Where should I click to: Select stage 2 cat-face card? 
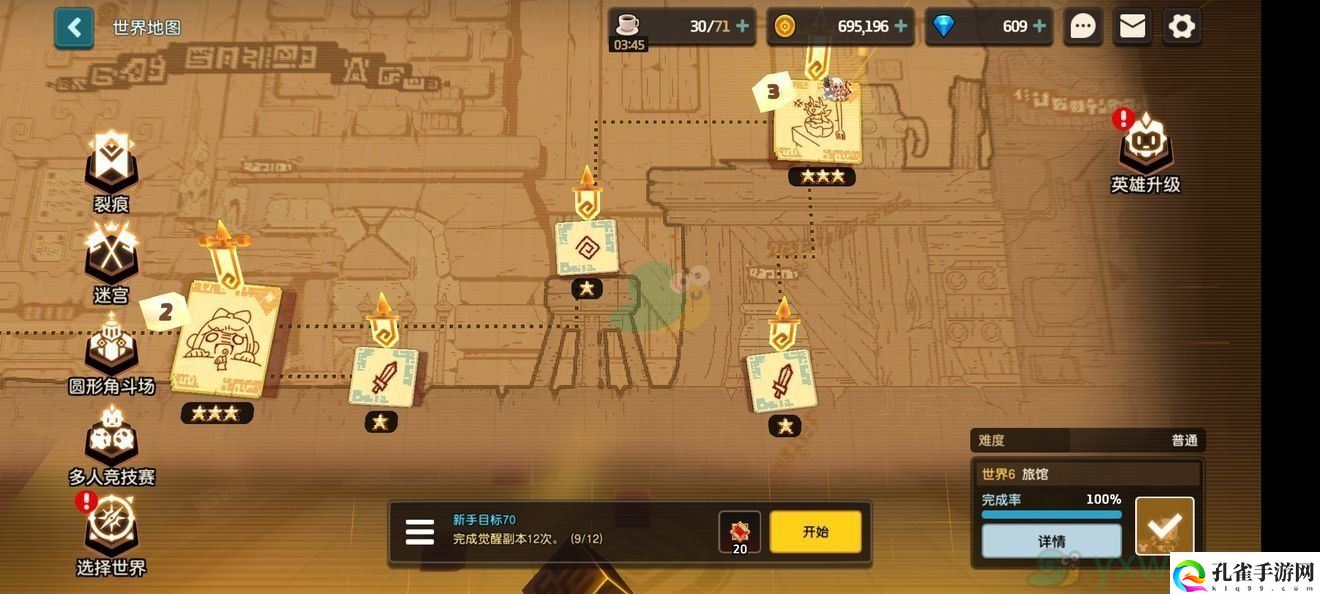tap(225, 340)
